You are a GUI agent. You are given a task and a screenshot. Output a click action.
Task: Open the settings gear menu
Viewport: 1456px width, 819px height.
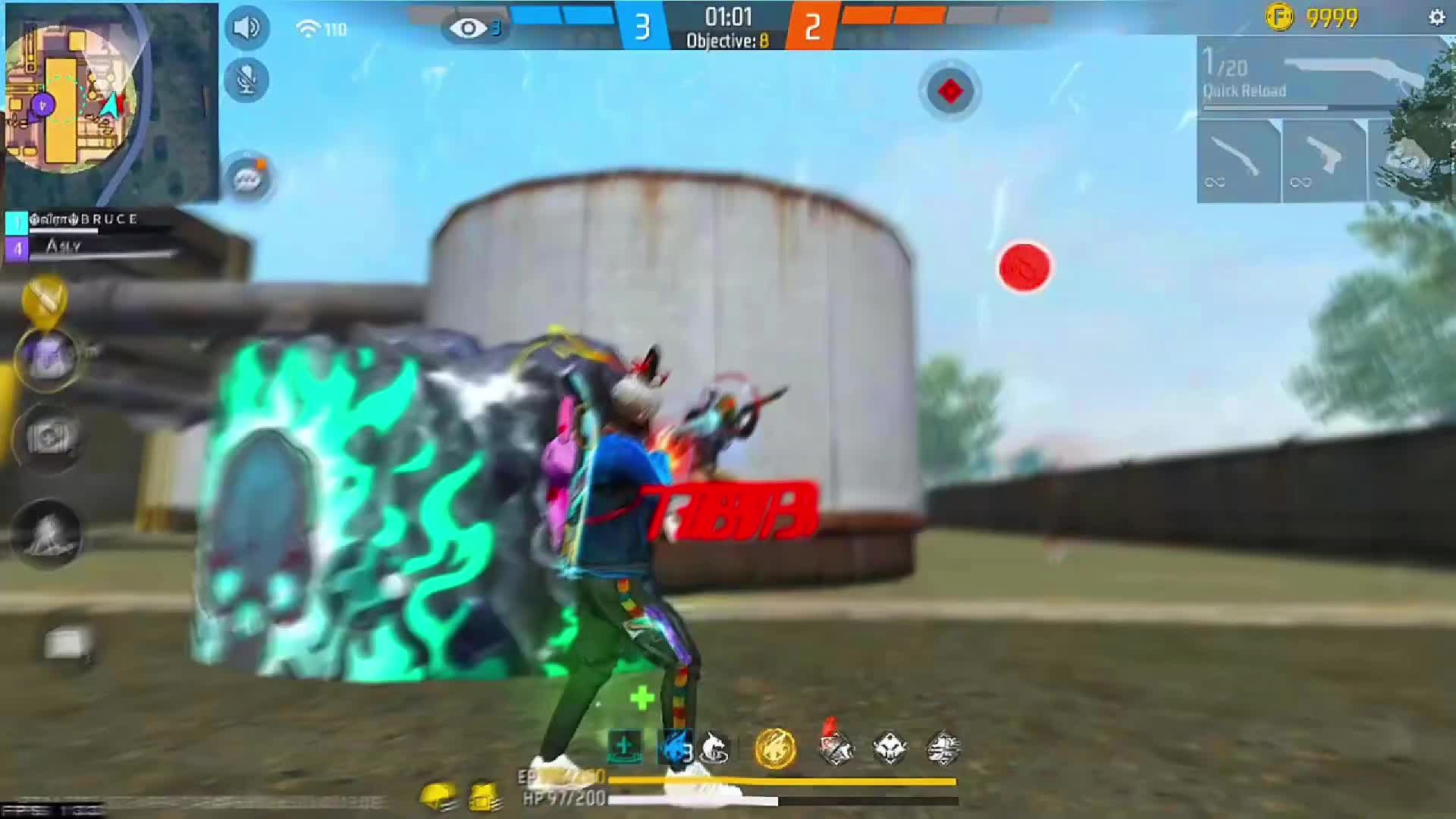[x=1436, y=17]
